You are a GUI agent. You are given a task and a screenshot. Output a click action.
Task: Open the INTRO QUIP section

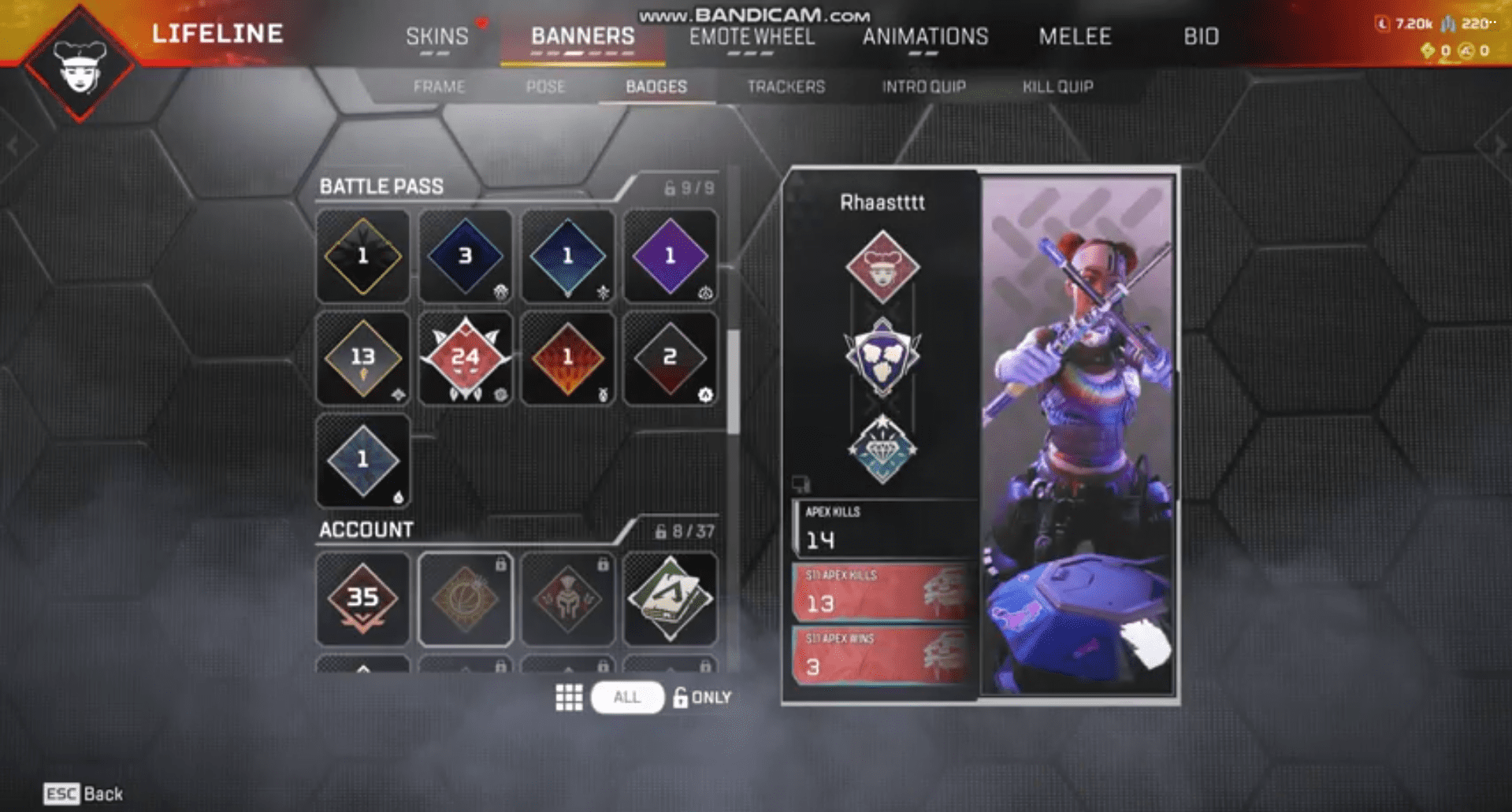point(923,87)
